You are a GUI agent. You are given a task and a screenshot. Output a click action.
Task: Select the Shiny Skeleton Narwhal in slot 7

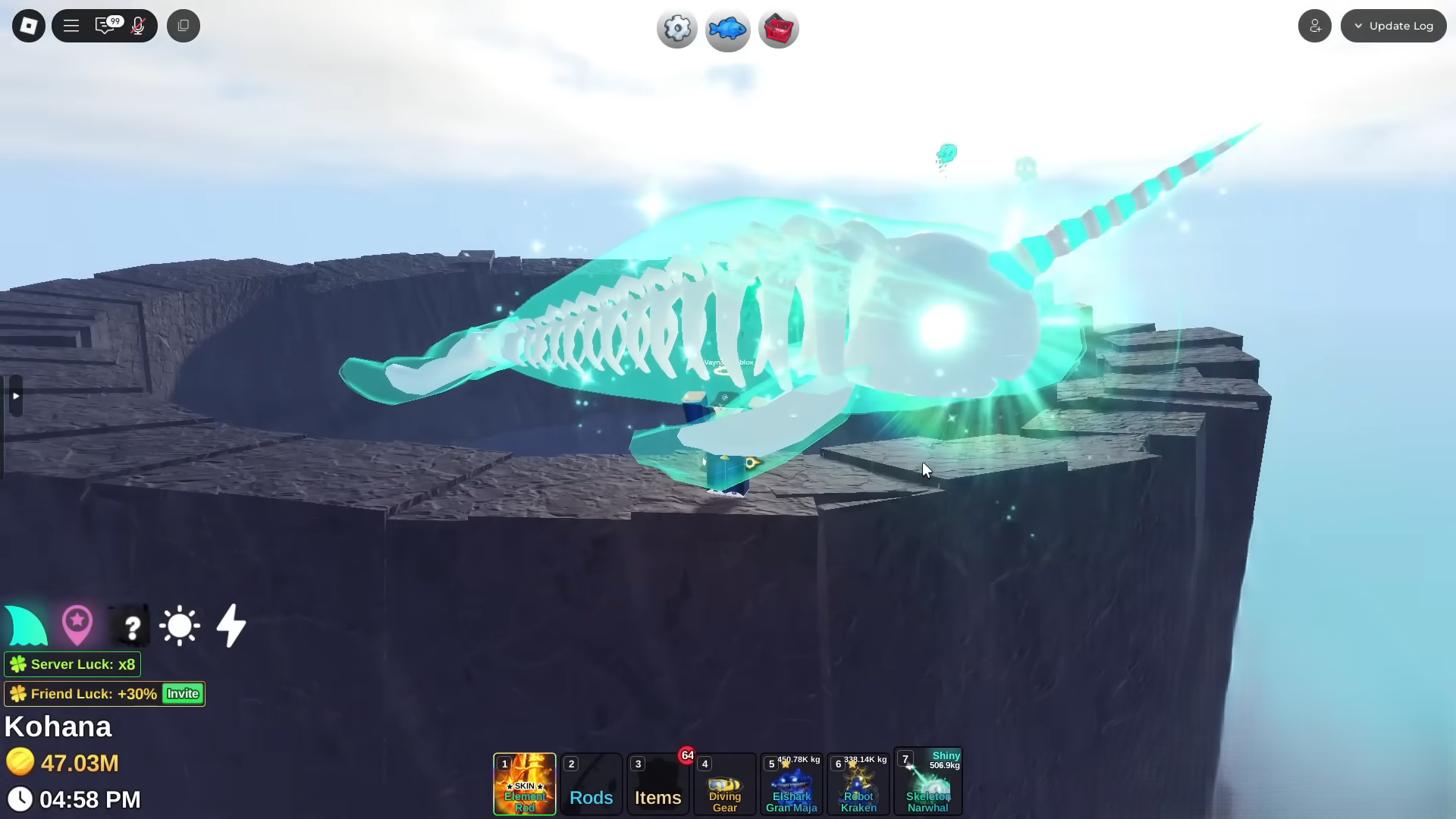pos(927,781)
